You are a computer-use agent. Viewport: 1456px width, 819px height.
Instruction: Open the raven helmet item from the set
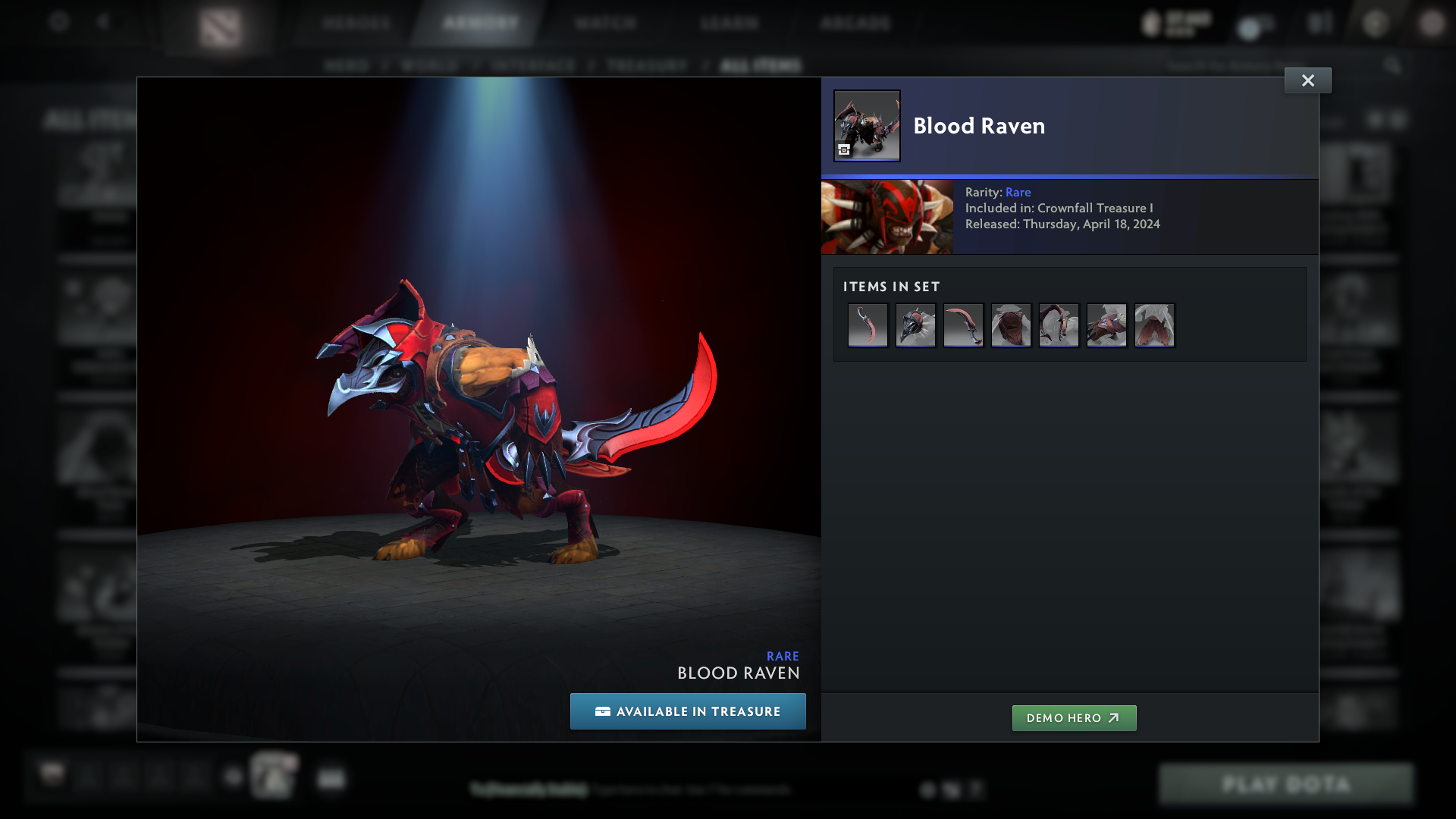click(x=915, y=325)
